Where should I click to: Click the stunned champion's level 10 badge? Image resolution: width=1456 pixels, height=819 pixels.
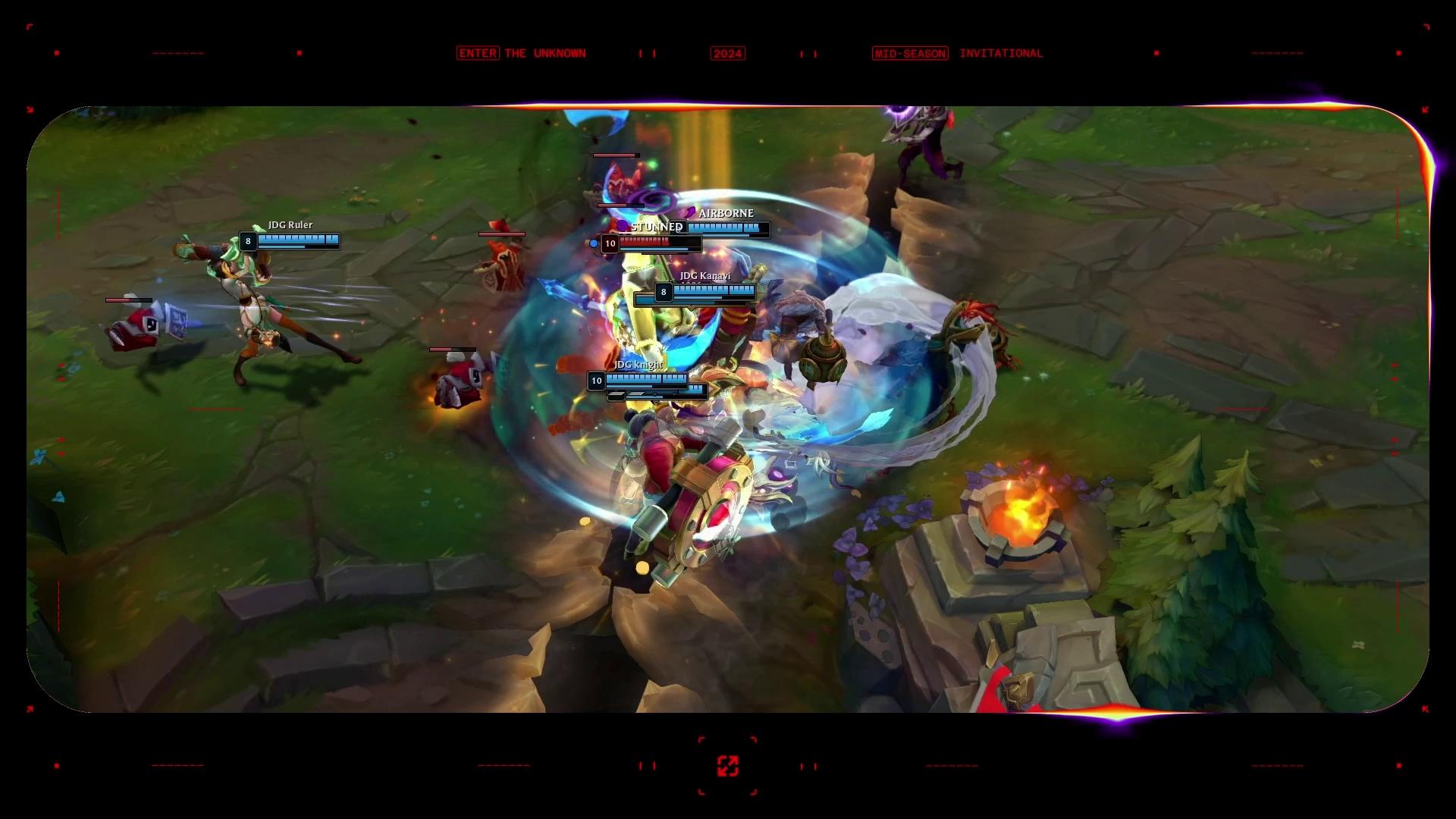coord(609,243)
